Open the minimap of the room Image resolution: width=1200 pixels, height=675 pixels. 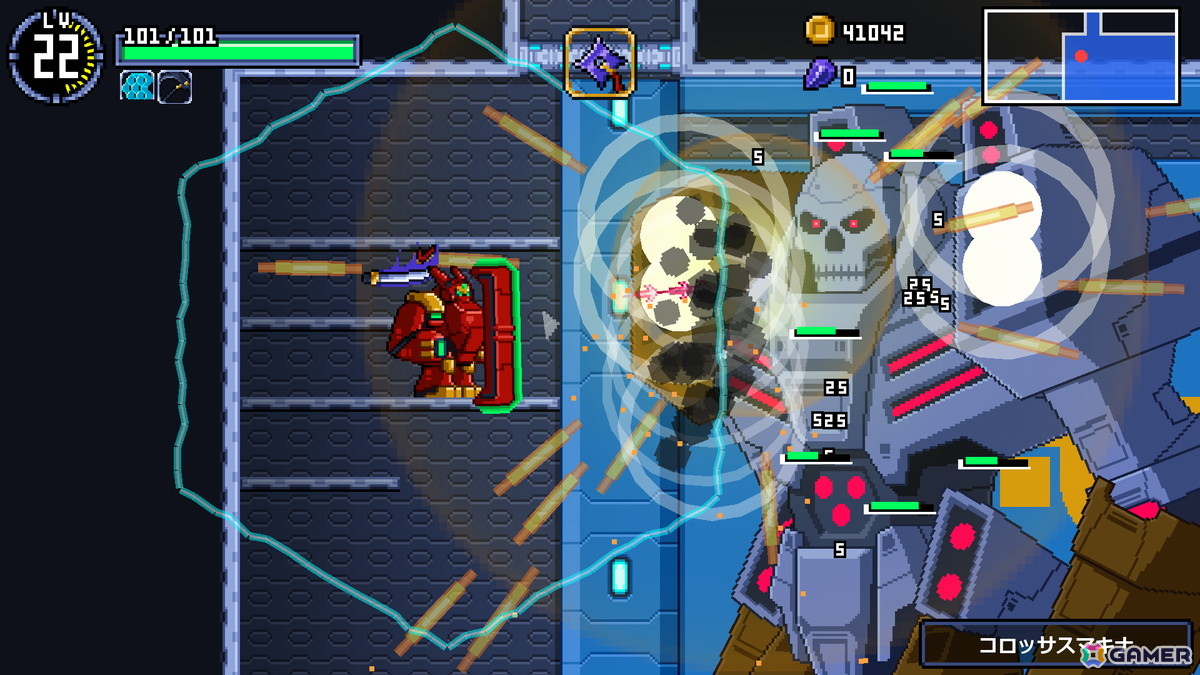click(1081, 56)
